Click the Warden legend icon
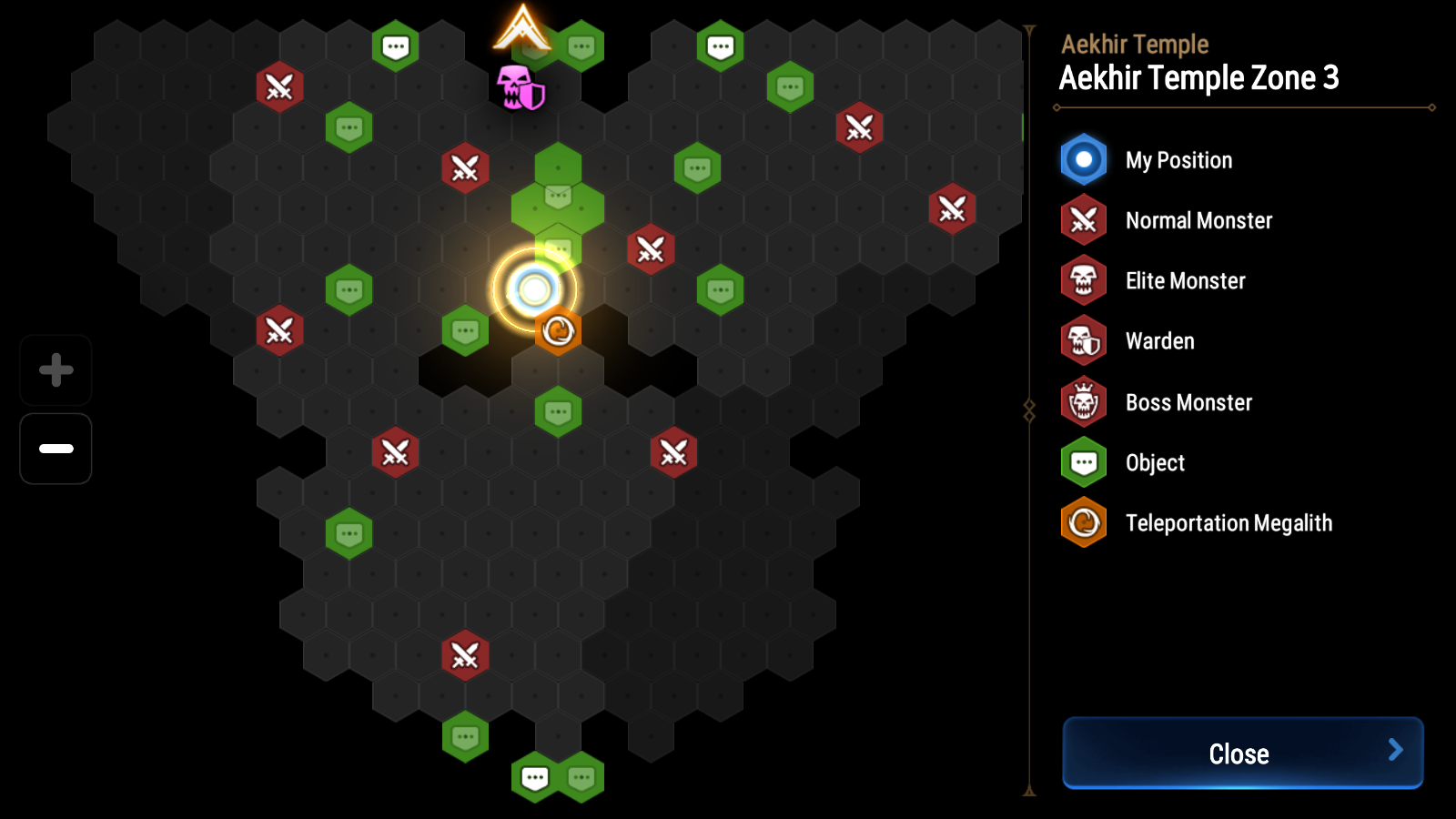Image resolution: width=1456 pixels, height=819 pixels. tap(1084, 341)
